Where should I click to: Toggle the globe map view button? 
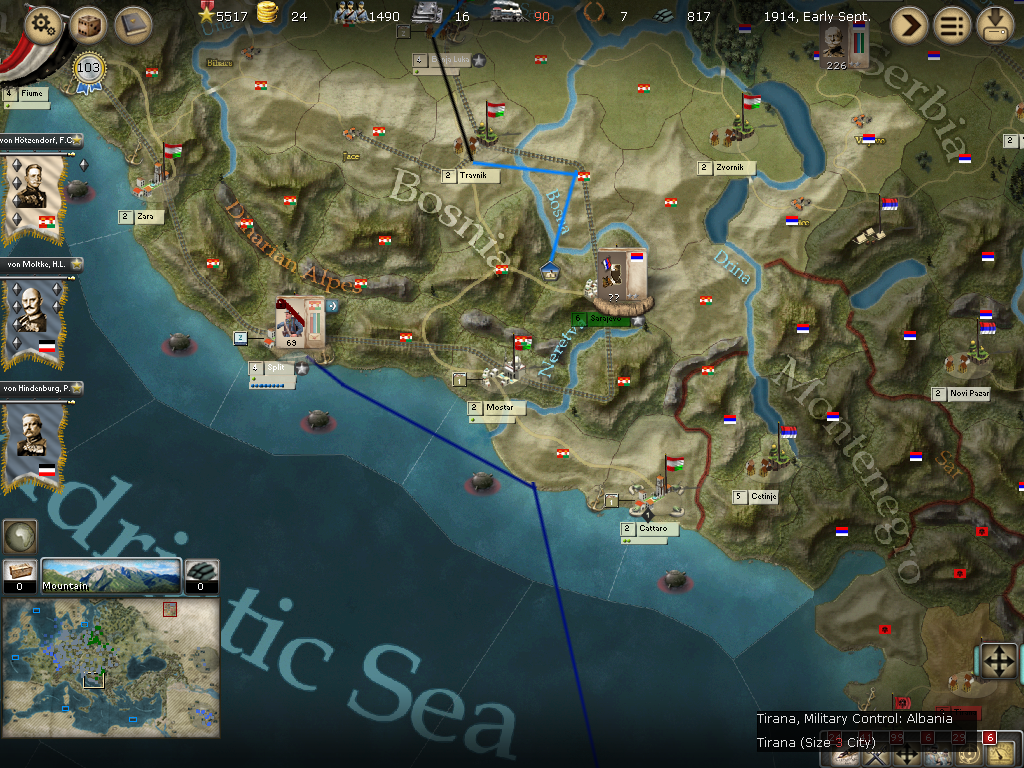(18, 537)
